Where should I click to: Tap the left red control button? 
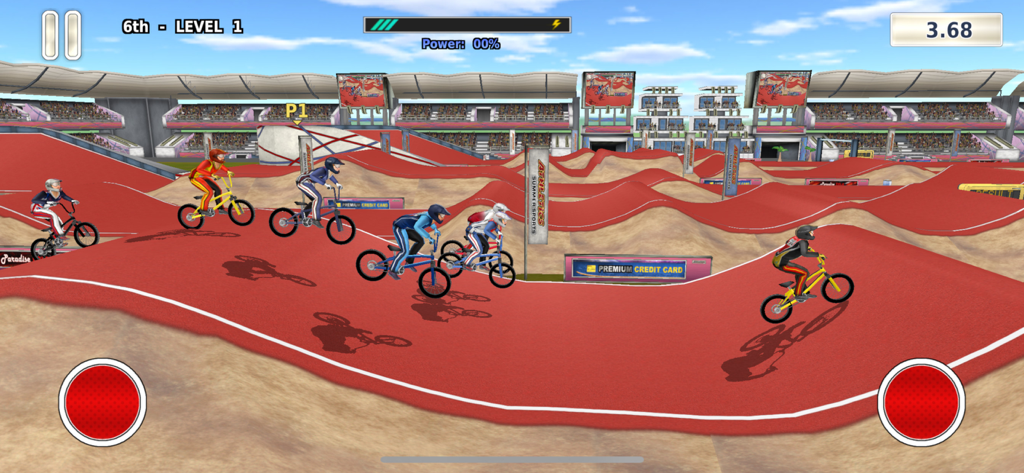(x=102, y=402)
